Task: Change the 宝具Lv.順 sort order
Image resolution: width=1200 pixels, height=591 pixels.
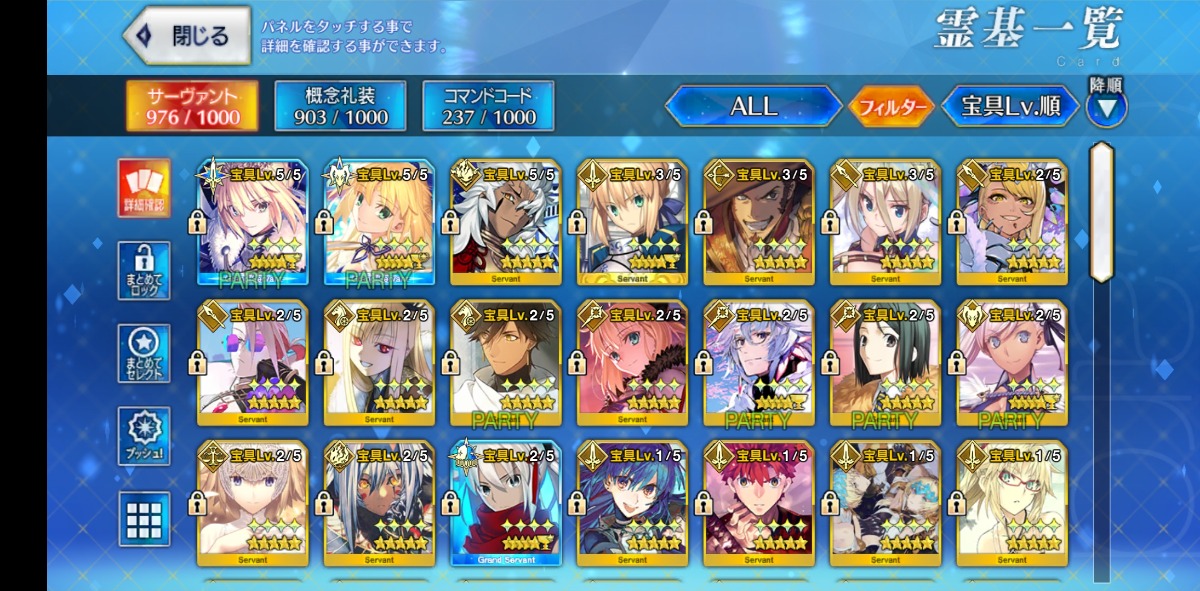Action: point(1010,106)
